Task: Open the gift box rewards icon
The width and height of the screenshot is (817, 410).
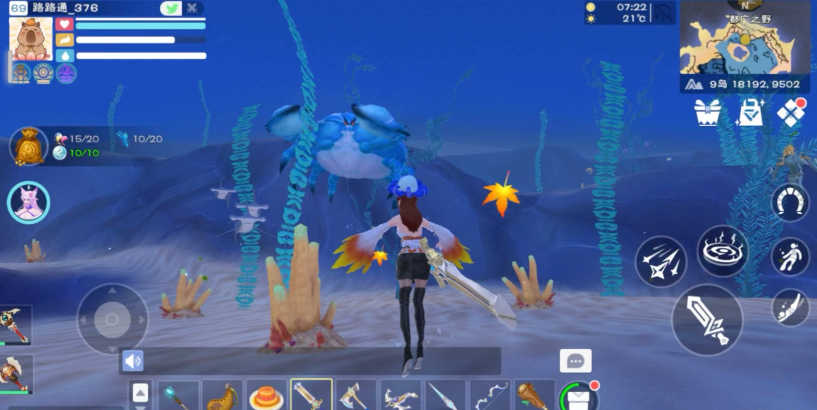Action: [x=708, y=114]
